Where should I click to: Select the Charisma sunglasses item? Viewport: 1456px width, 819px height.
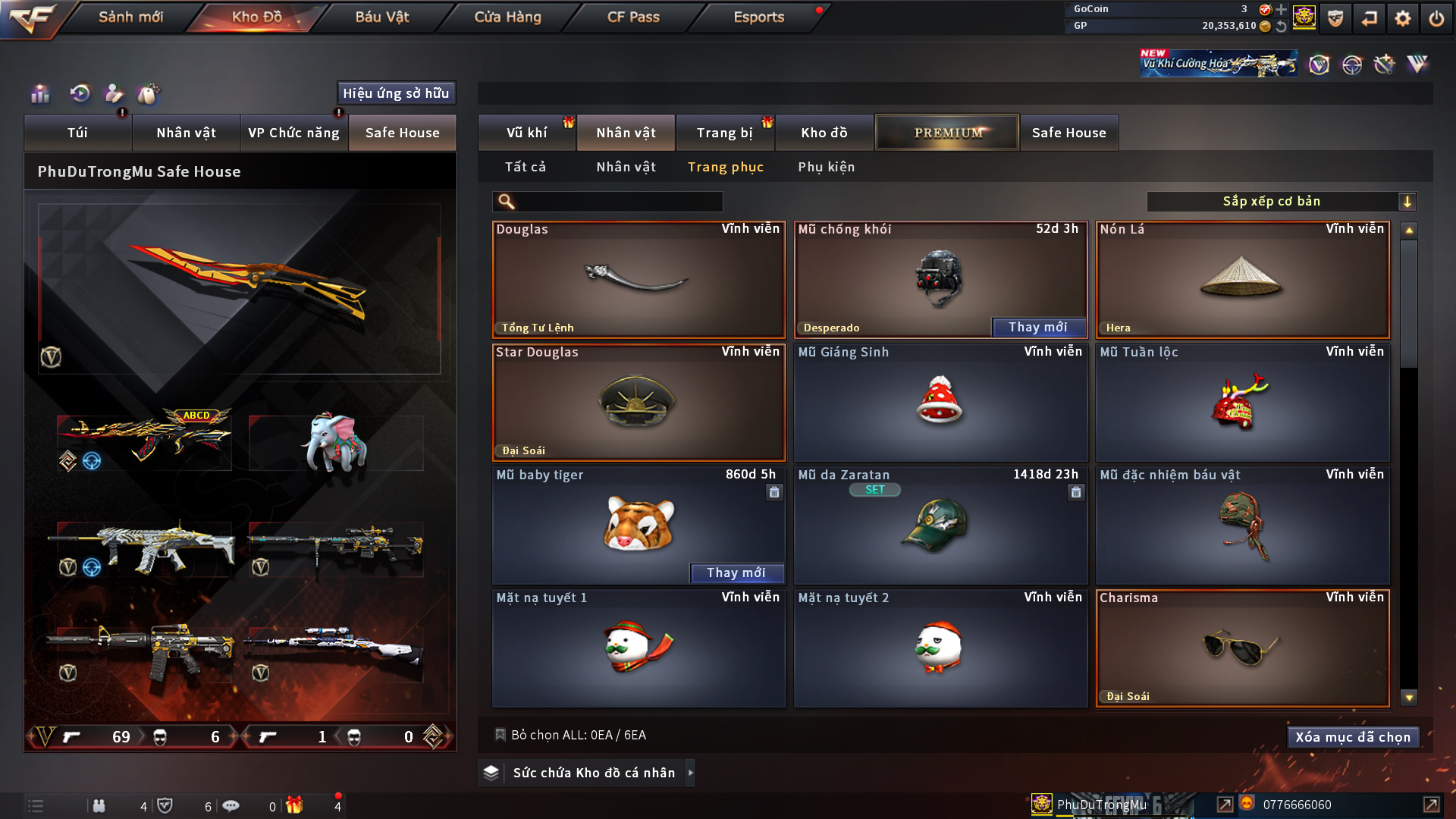click(1242, 648)
